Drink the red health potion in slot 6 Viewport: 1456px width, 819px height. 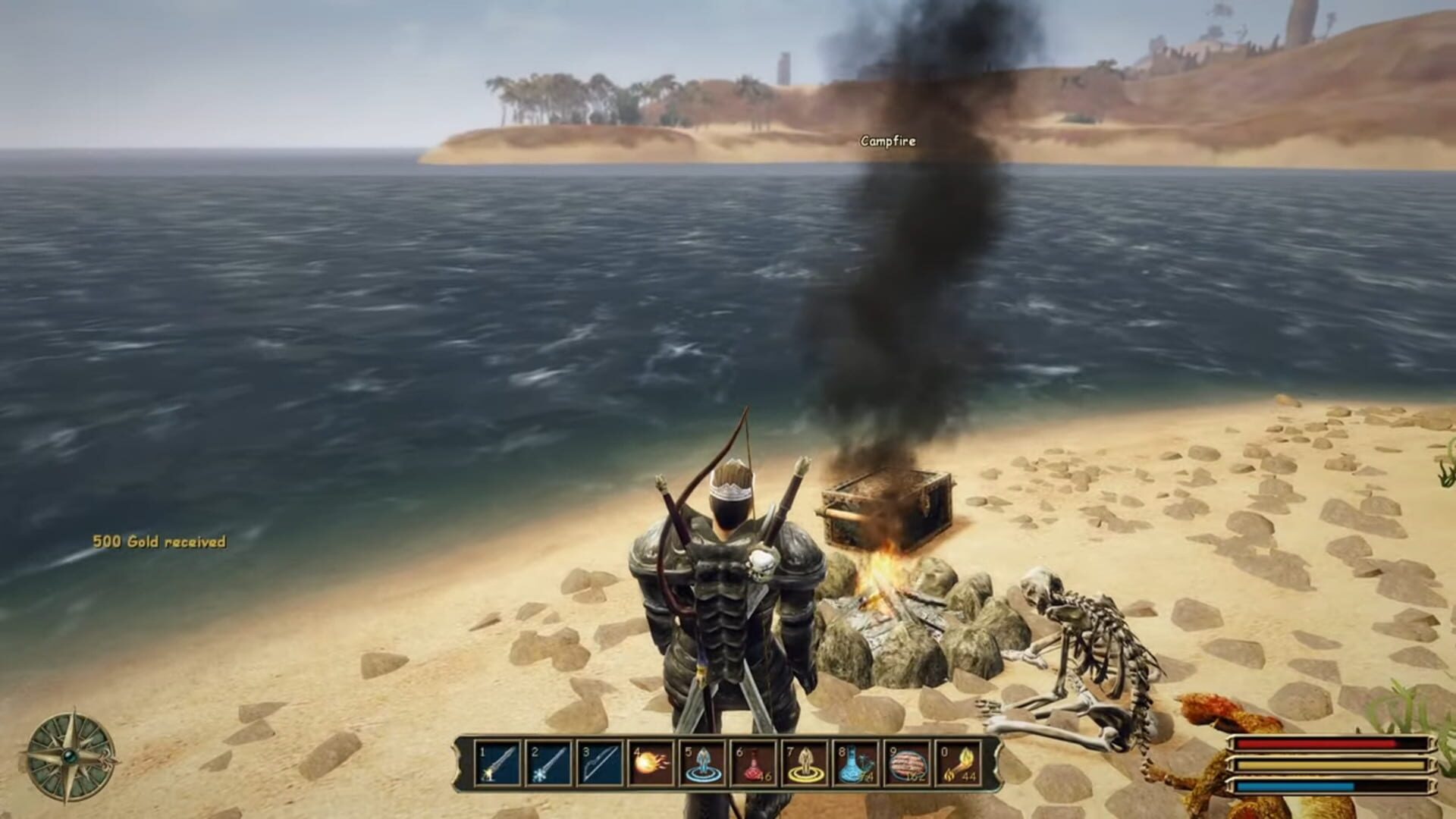click(x=751, y=762)
